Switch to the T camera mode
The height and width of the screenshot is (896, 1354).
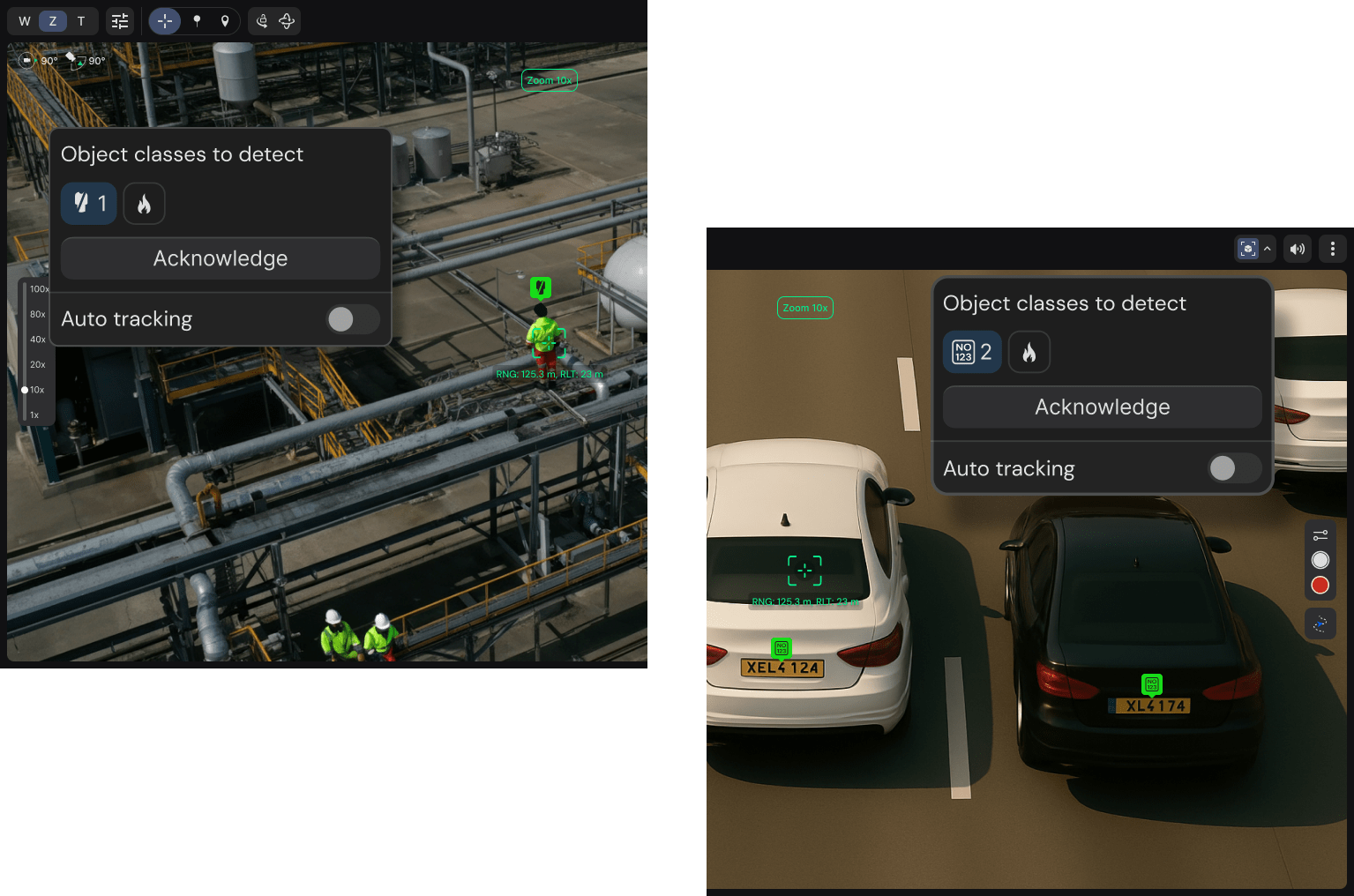point(81,21)
